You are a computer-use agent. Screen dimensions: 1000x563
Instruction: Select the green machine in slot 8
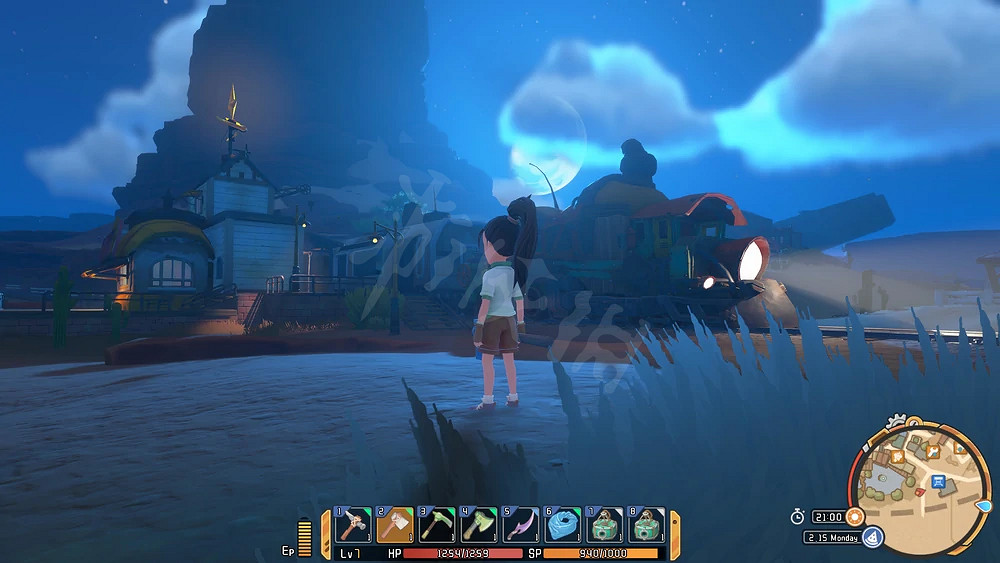coord(648,524)
